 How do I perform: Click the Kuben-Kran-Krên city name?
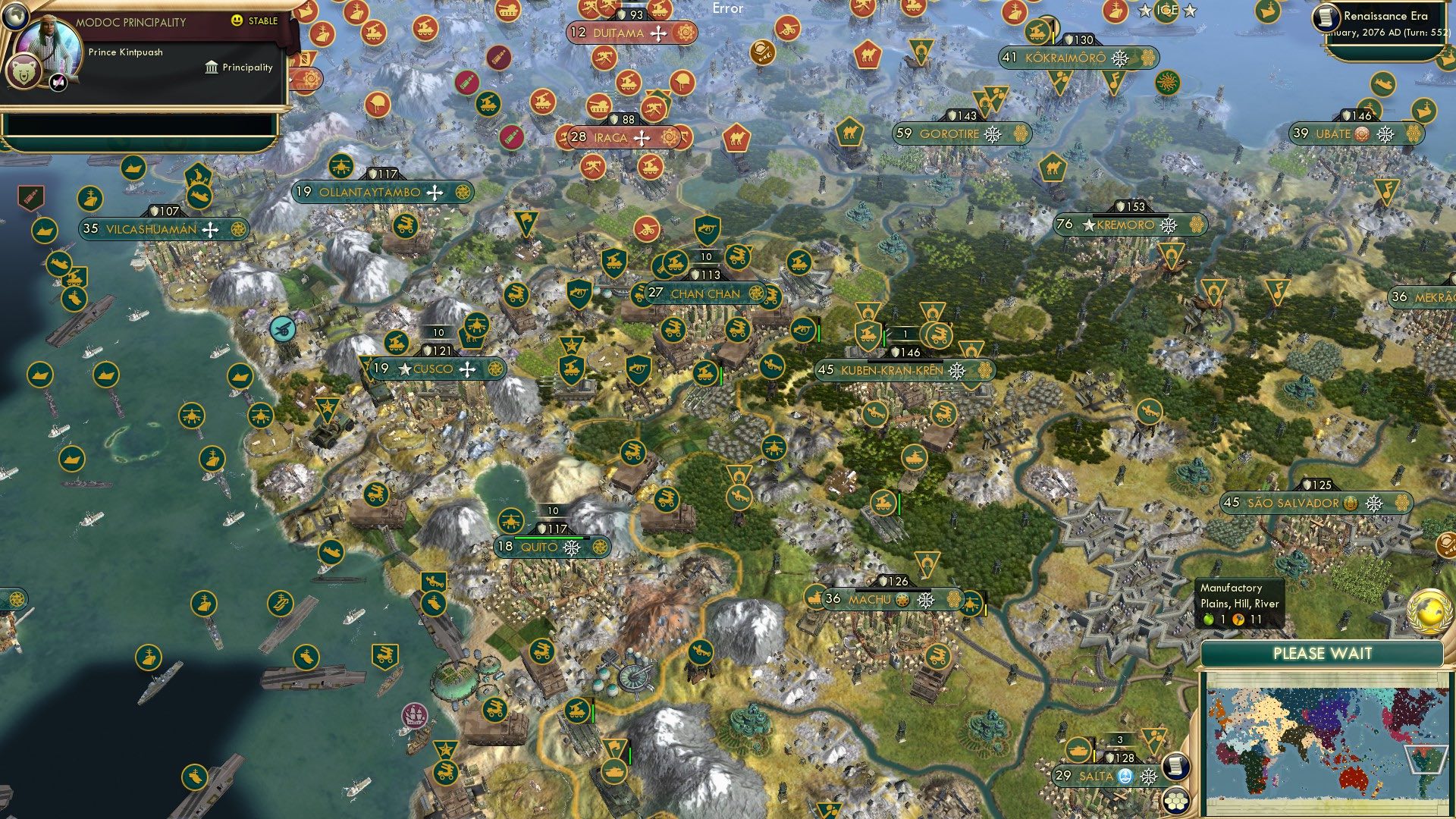click(891, 372)
